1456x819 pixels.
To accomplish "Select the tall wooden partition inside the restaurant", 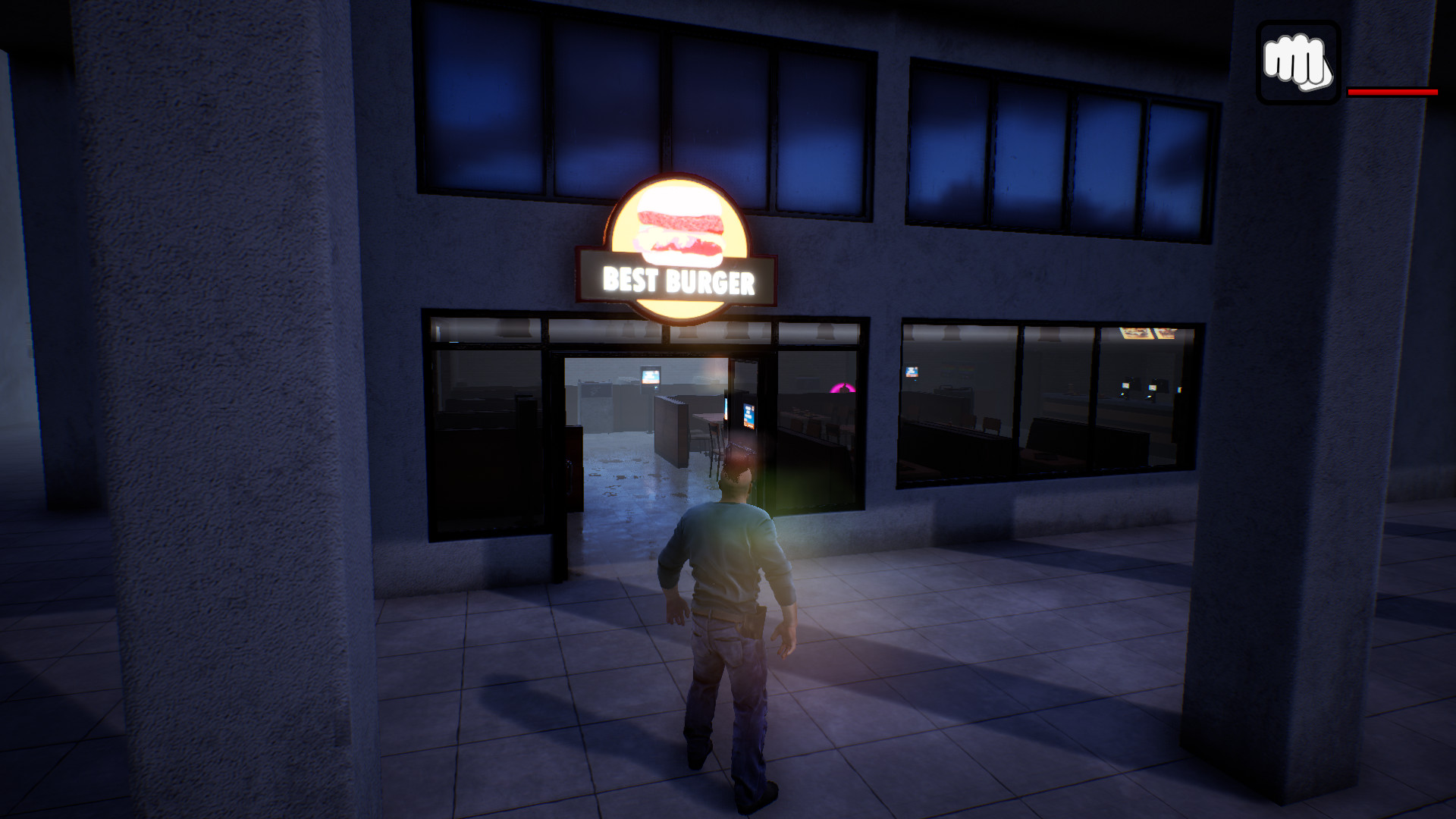I will [x=673, y=431].
